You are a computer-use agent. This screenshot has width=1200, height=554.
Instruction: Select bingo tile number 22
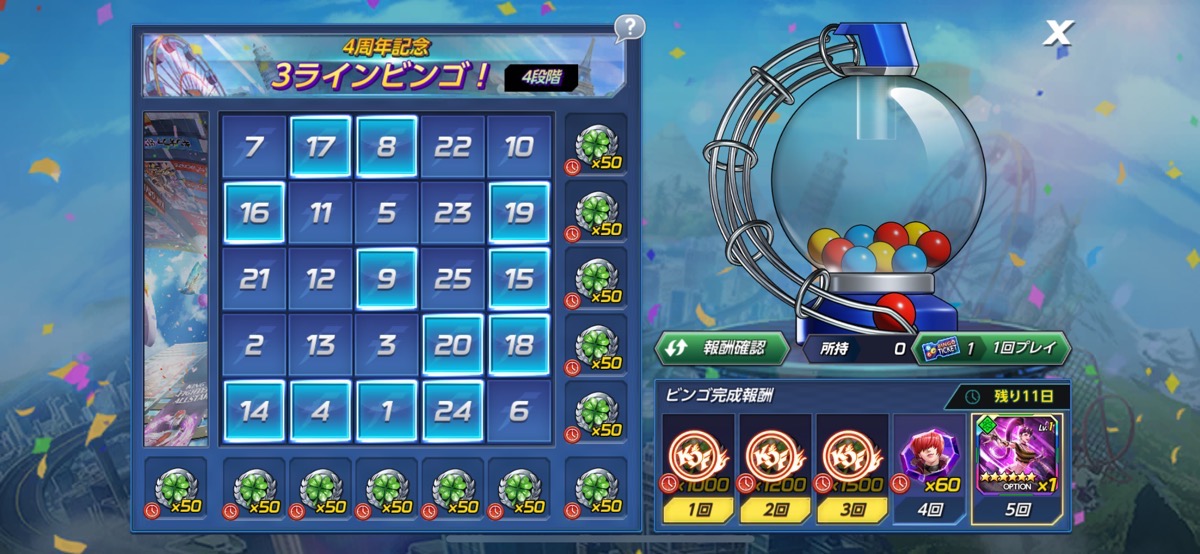(453, 147)
